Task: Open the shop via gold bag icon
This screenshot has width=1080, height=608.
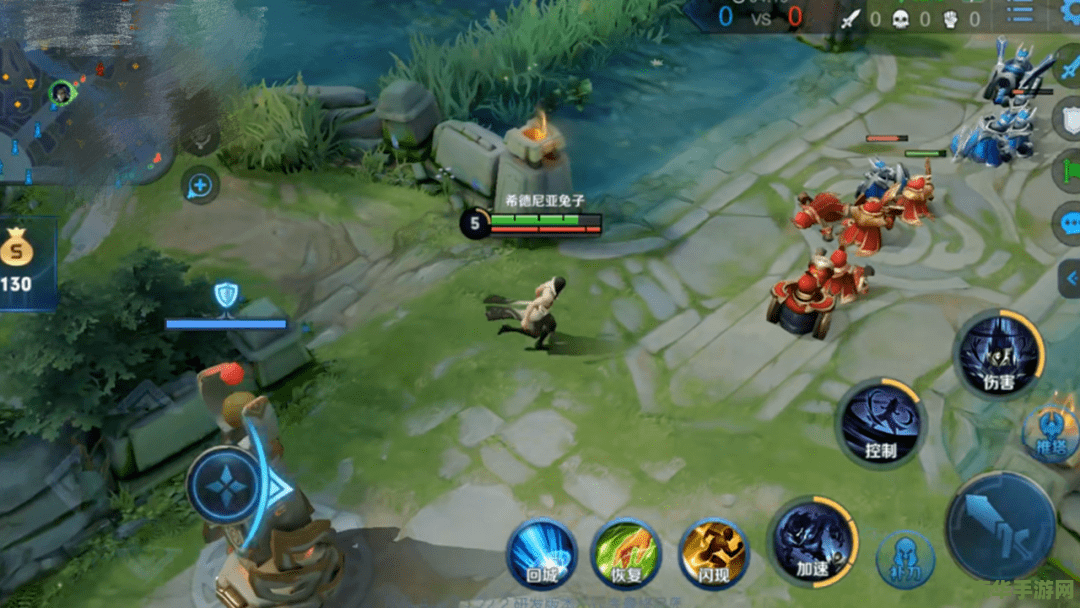Action: (18, 248)
